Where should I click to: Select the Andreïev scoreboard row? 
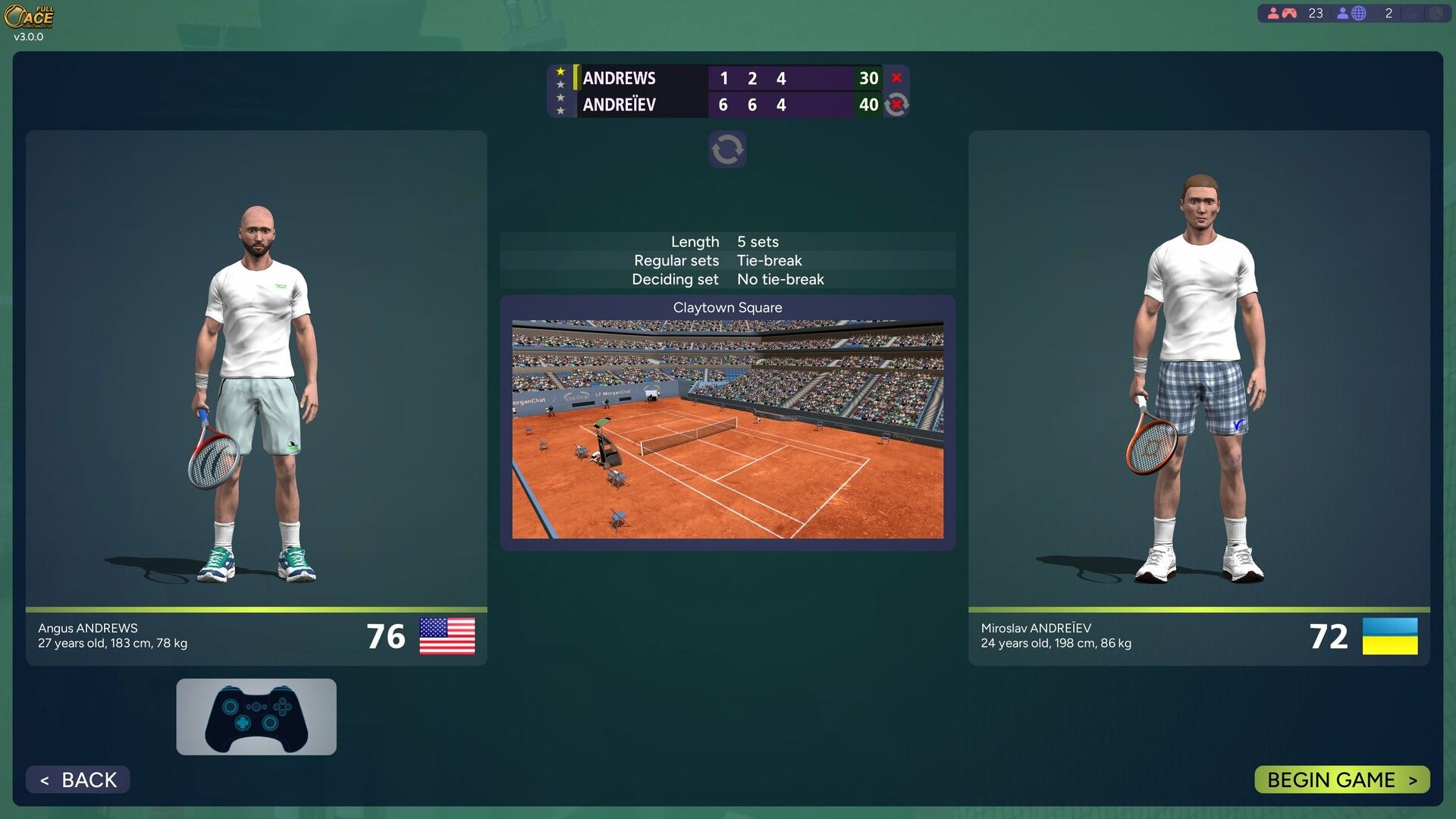click(x=643, y=105)
